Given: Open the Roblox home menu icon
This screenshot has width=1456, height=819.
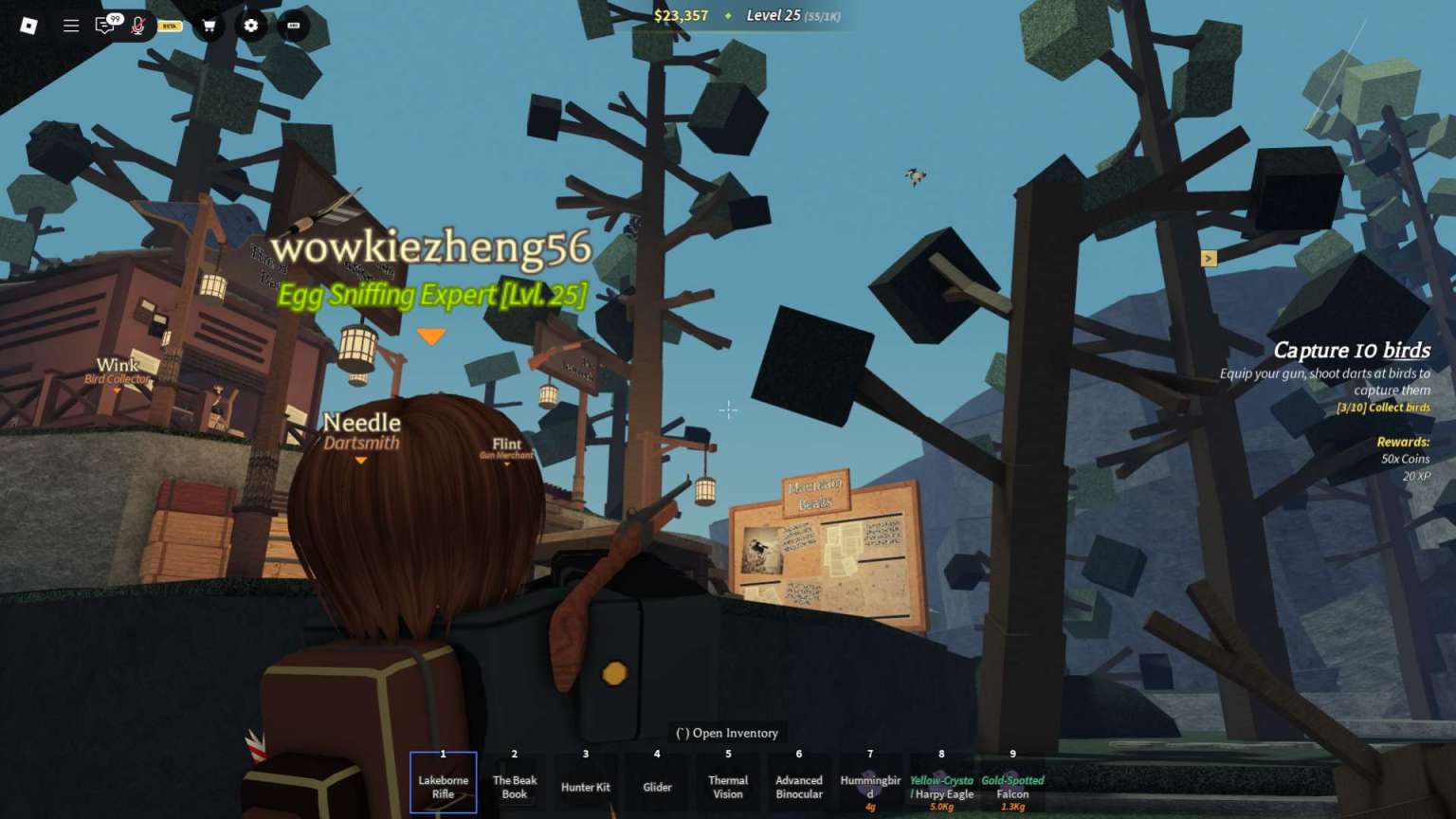Looking at the screenshot, I should (x=28, y=26).
